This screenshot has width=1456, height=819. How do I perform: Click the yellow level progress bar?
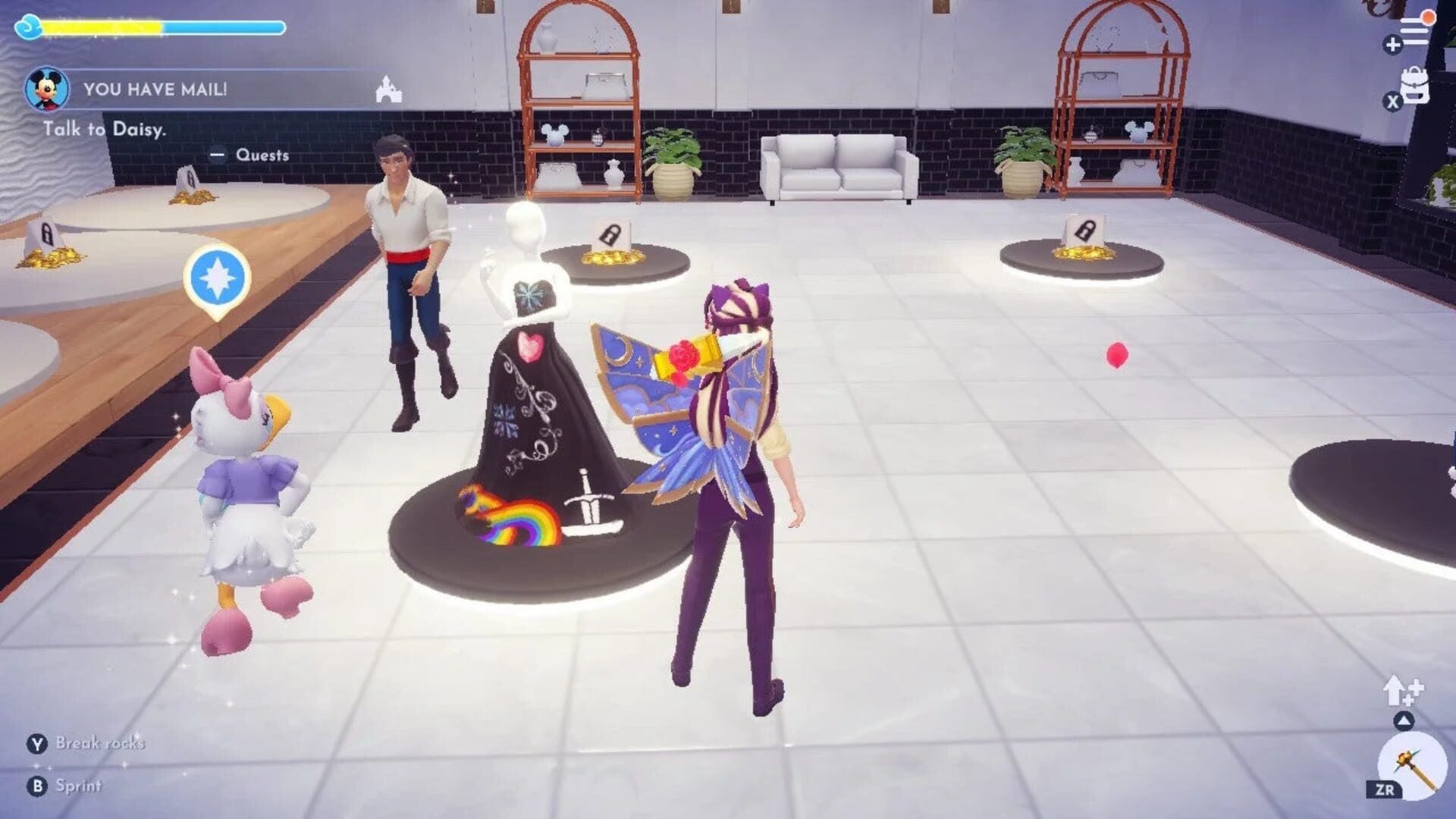(106, 25)
